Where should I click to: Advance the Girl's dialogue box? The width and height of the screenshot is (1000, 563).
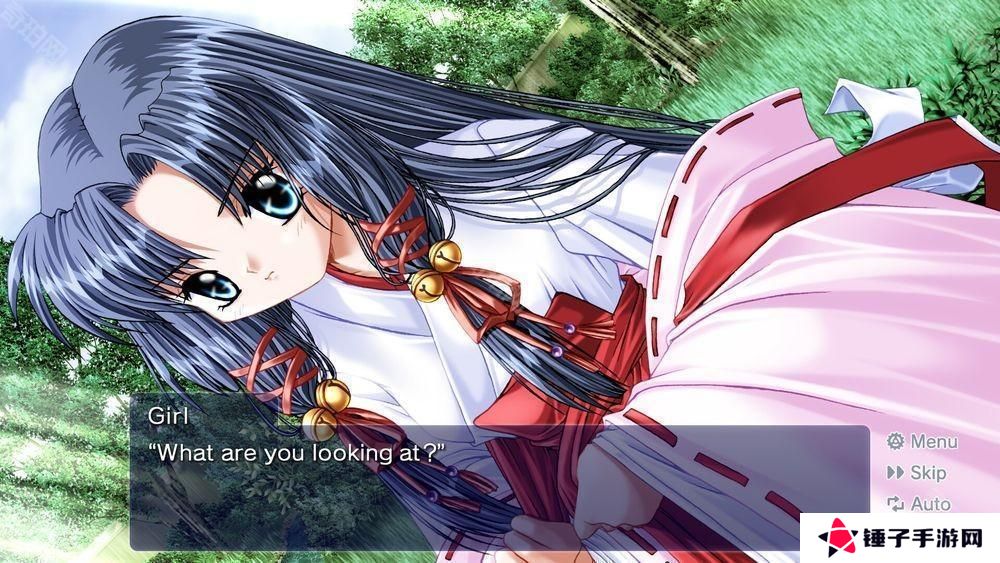(500, 487)
